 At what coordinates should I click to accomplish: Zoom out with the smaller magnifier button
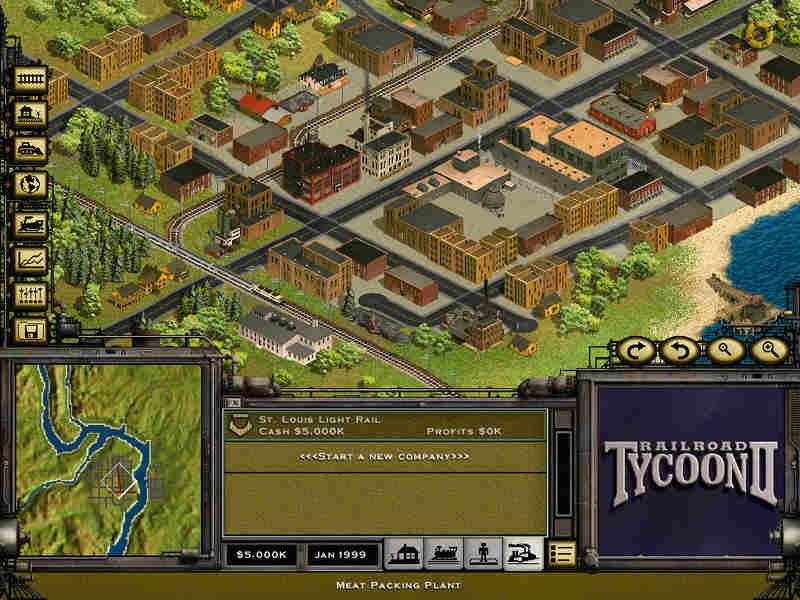click(x=725, y=350)
